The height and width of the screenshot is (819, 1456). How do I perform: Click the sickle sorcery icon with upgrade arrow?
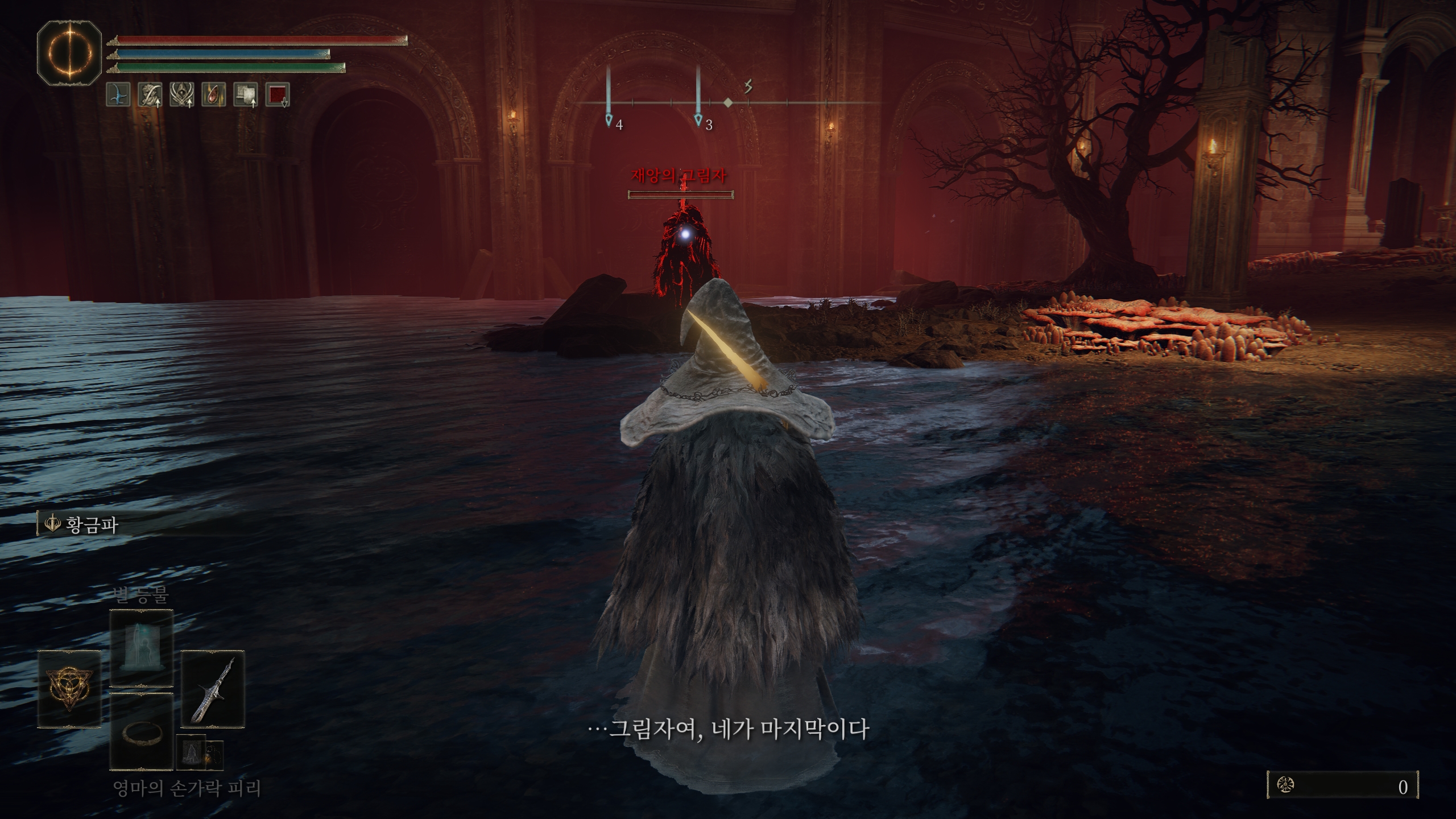tap(150, 96)
